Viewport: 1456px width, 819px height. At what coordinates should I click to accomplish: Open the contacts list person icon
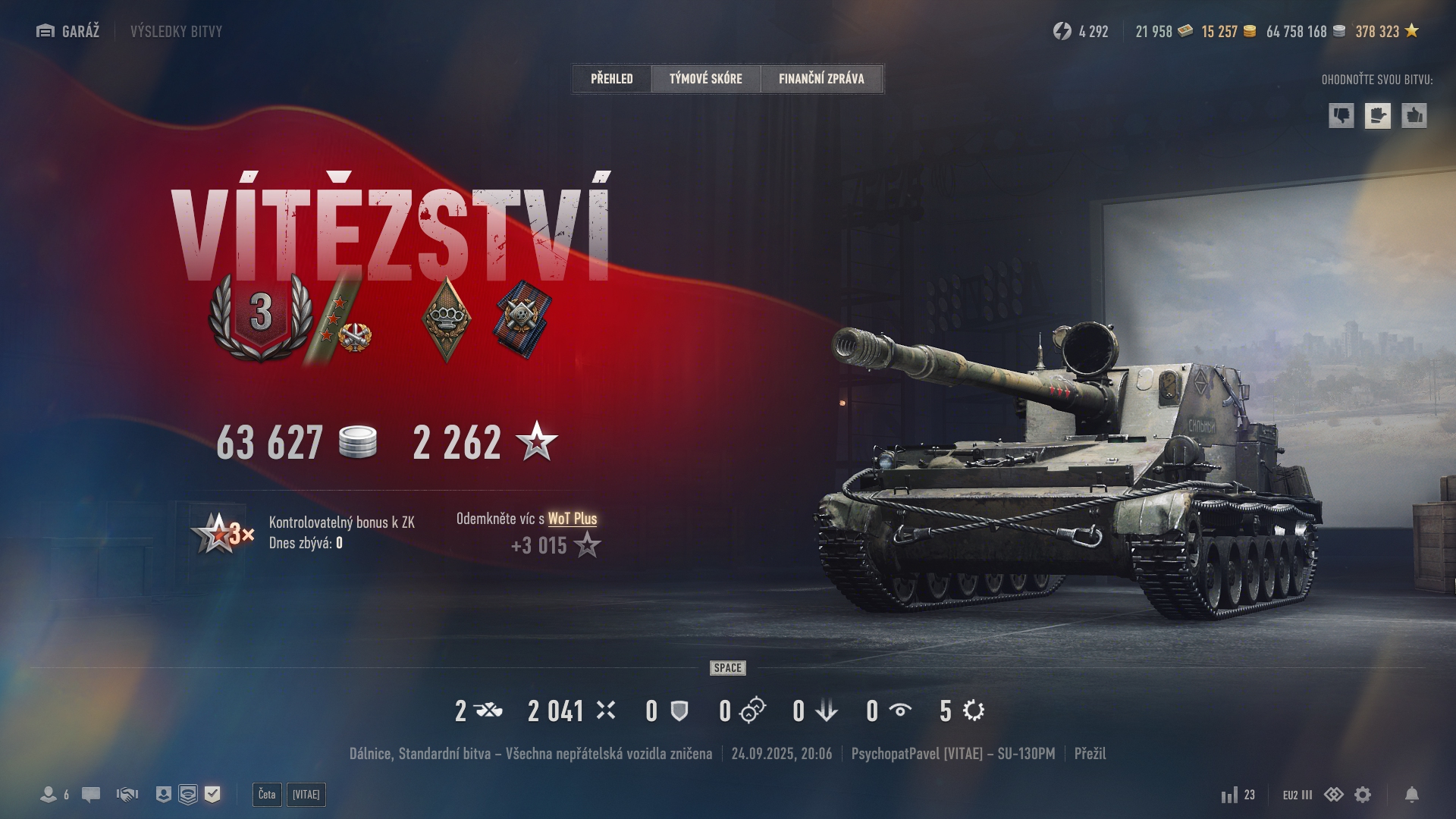pyautogui.click(x=49, y=795)
